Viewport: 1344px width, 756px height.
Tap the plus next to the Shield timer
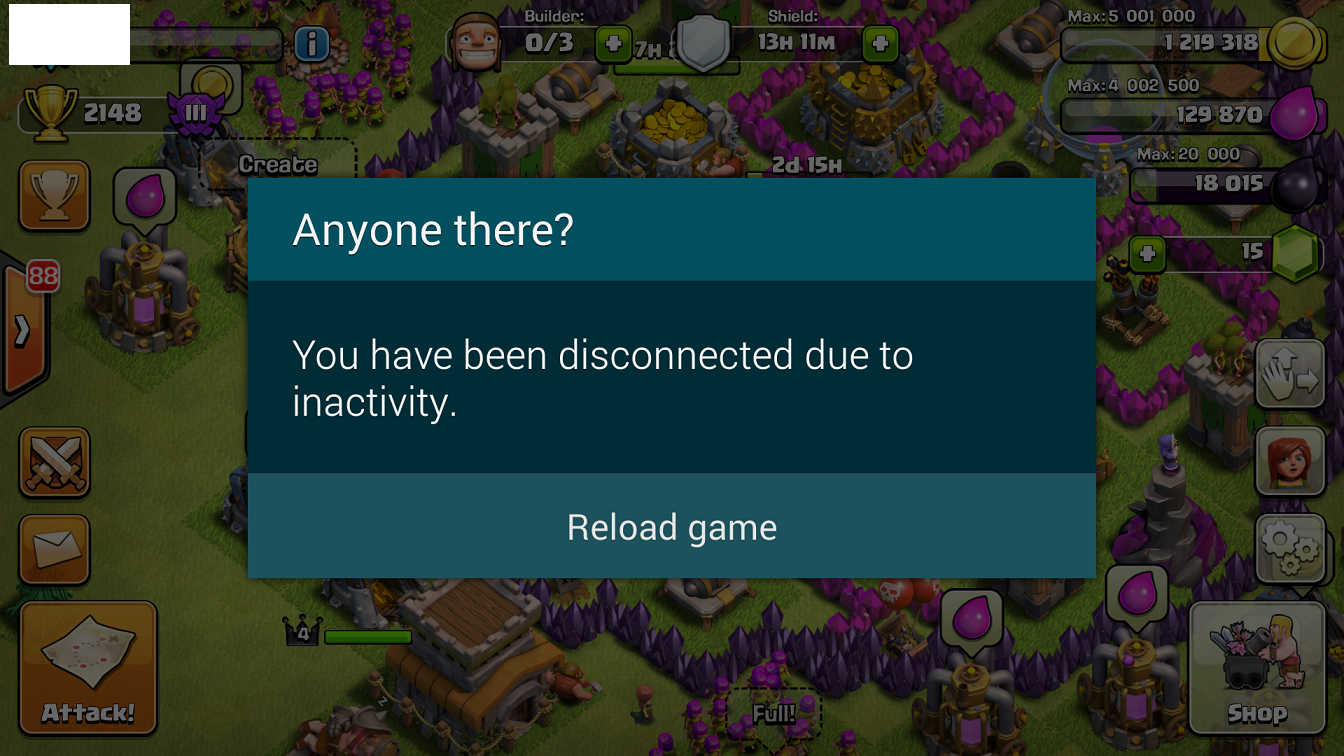point(880,44)
